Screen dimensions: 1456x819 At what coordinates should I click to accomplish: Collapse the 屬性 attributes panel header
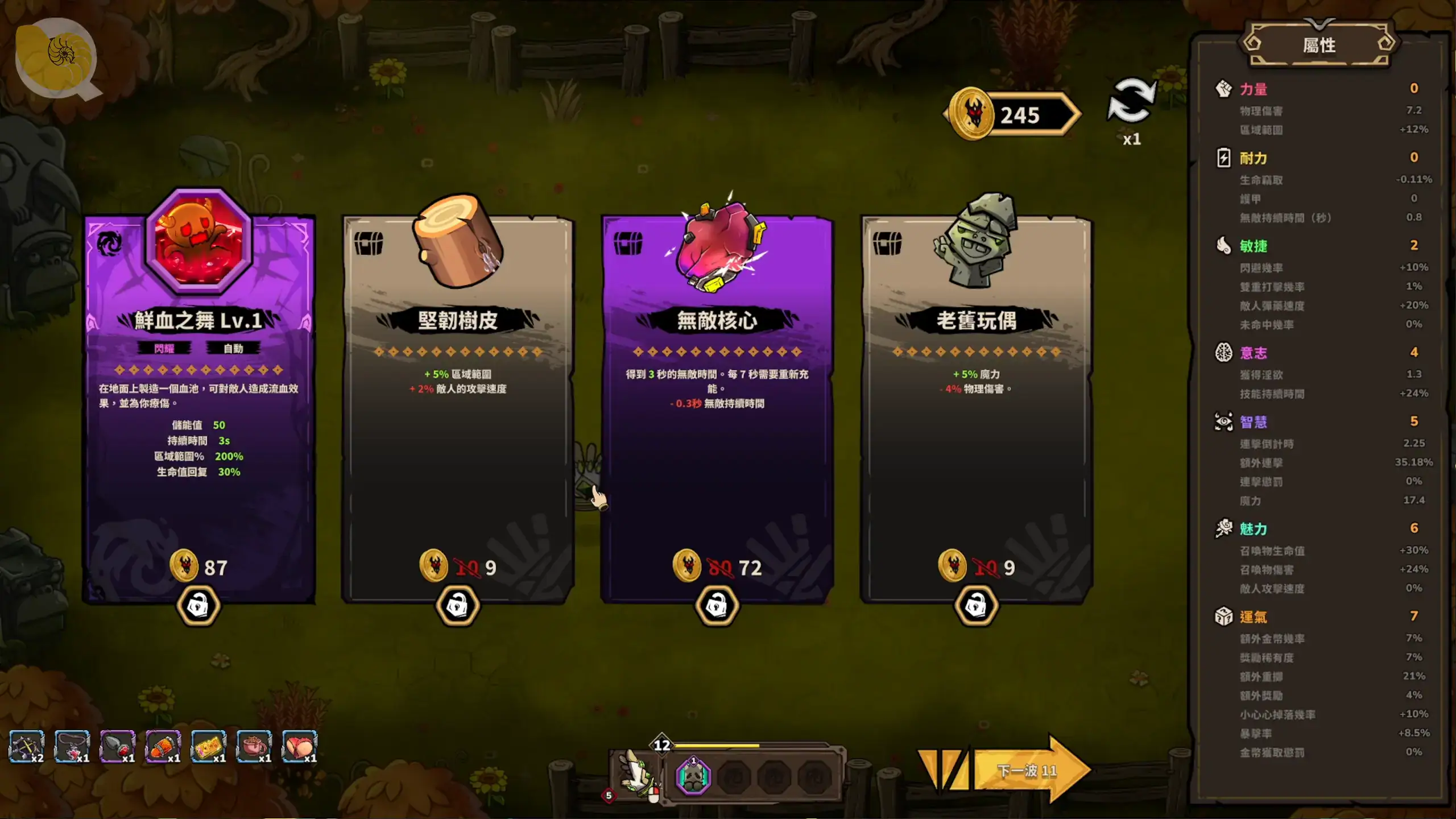[x=1319, y=44]
